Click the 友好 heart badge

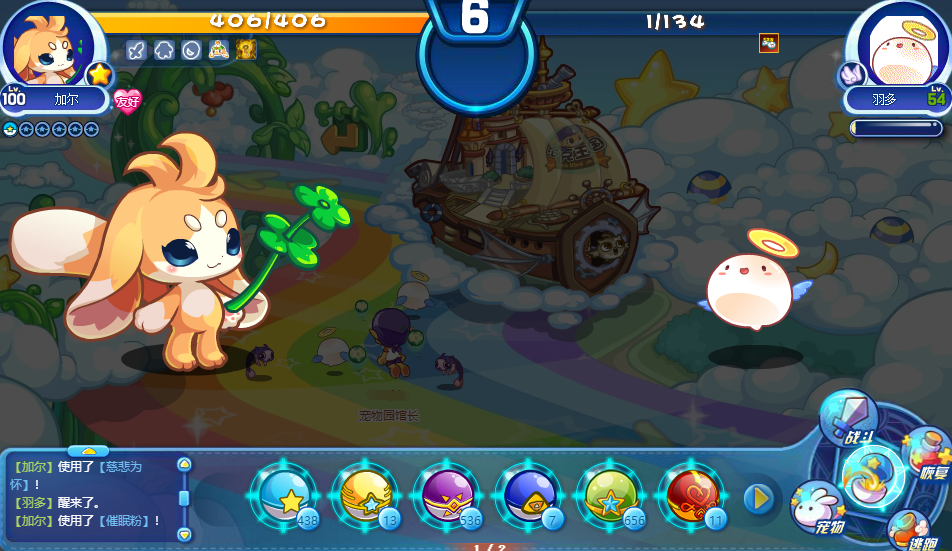[x=127, y=100]
